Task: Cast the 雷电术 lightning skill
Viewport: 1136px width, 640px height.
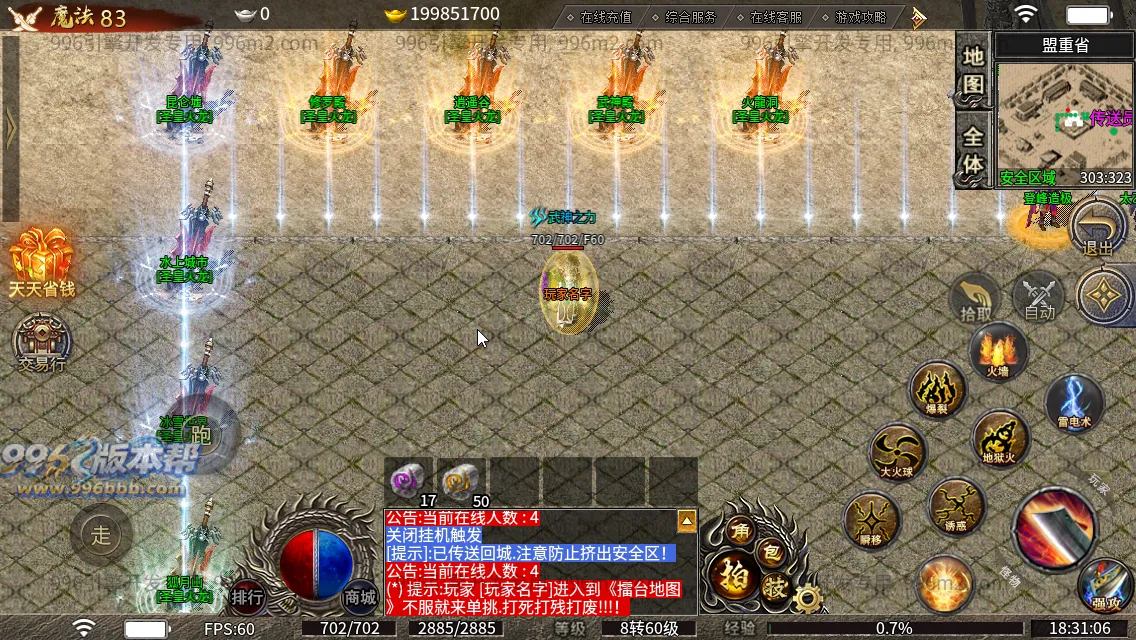Action: click(x=1074, y=402)
